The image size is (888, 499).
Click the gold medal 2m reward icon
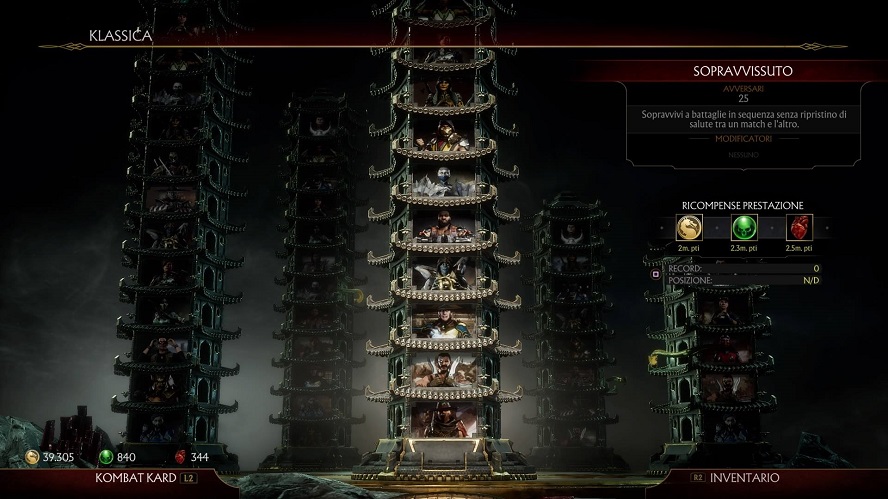(x=689, y=226)
